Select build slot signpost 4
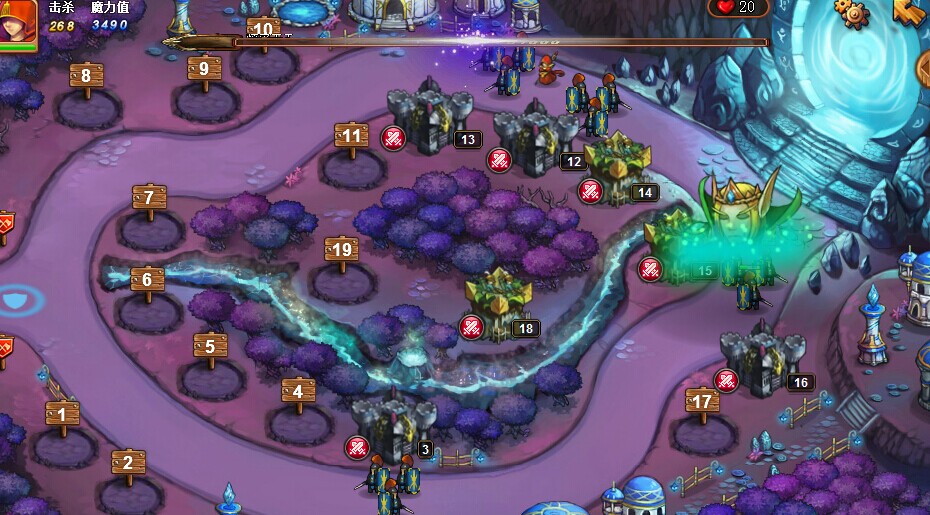The image size is (930, 515). pyautogui.click(x=298, y=392)
